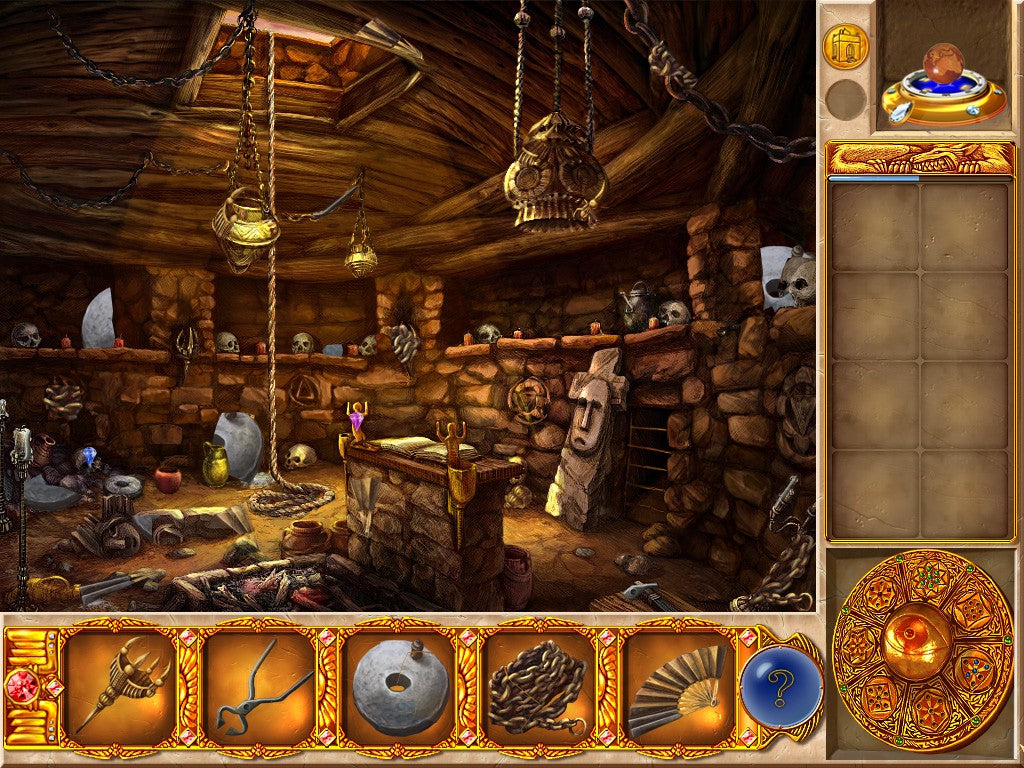Use the blue question mark hint orb
This screenshot has width=1024, height=768.
(781, 688)
